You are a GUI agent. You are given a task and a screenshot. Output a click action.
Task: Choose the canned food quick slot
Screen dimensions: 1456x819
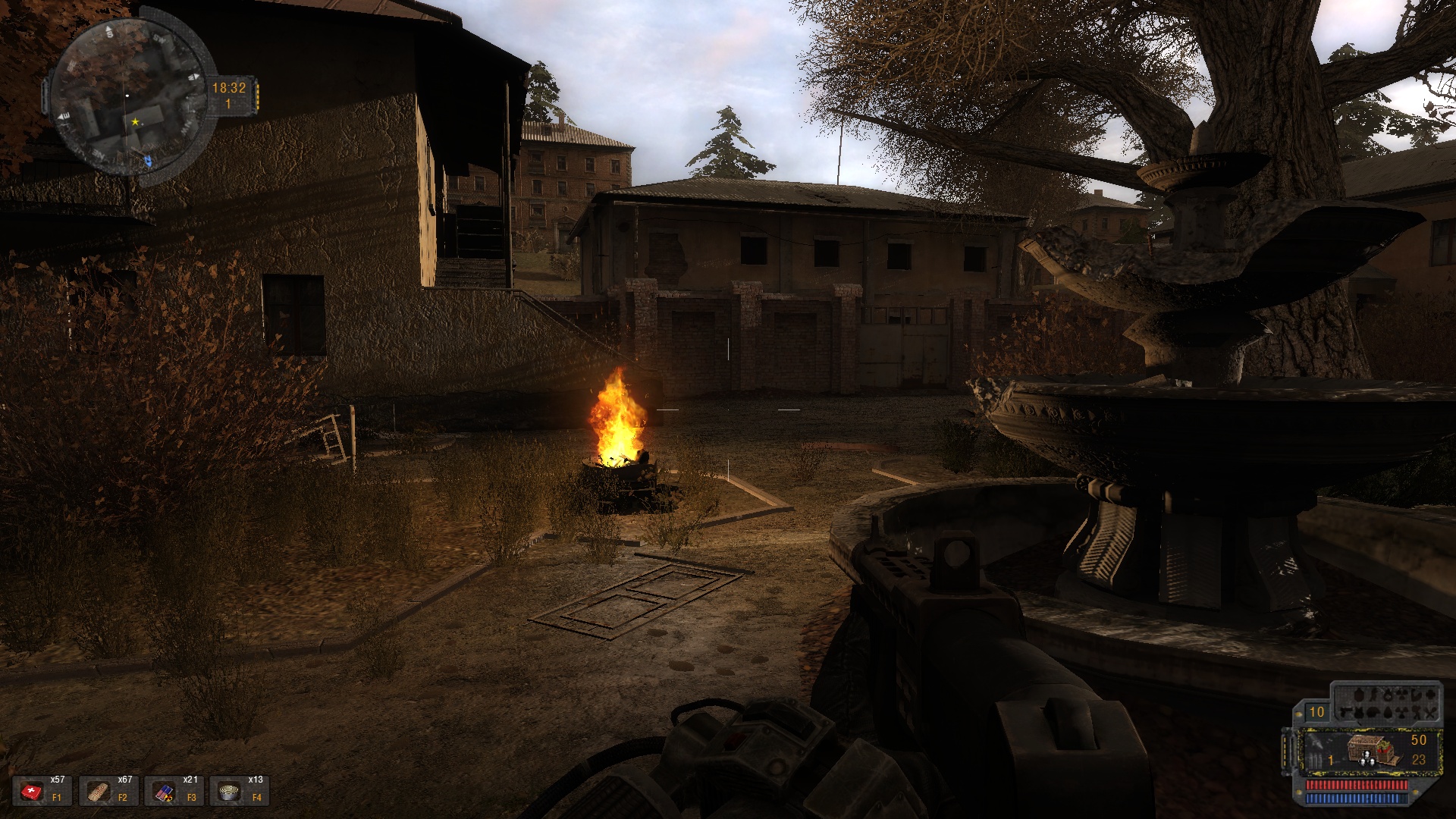tap(230, 792)
